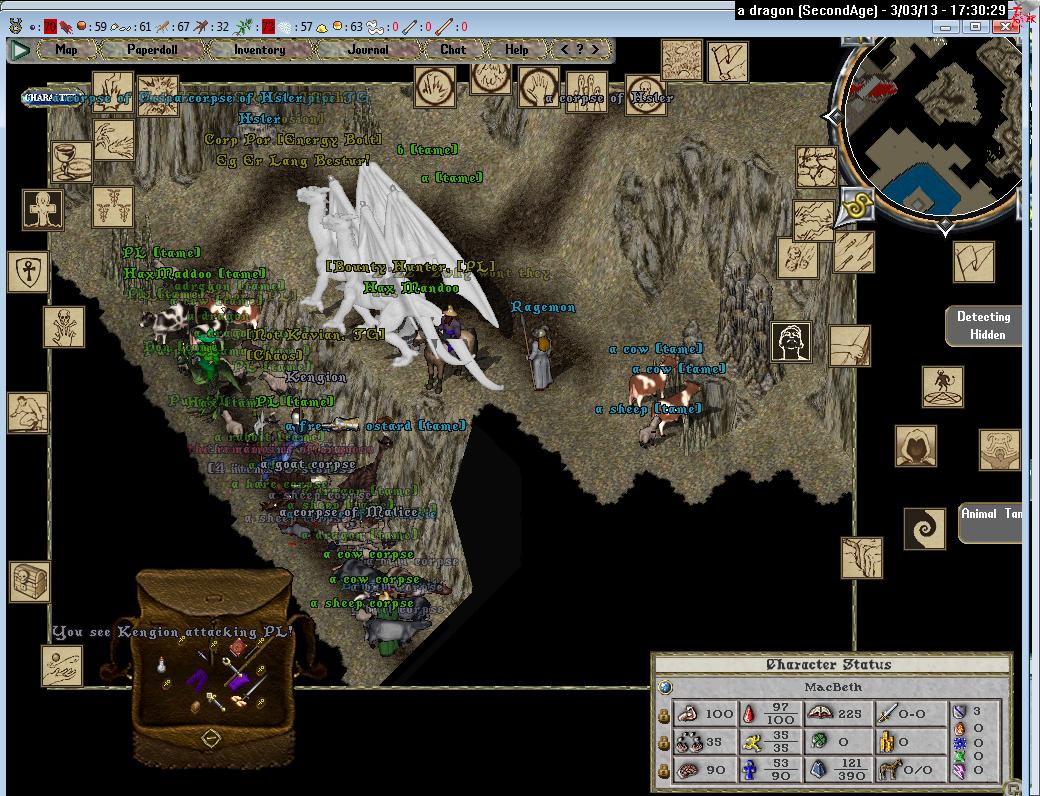Image resolution: width=1040 pixels, height=796 pixels.
Task: Open the Chat menu button
Action: (453, 49)
